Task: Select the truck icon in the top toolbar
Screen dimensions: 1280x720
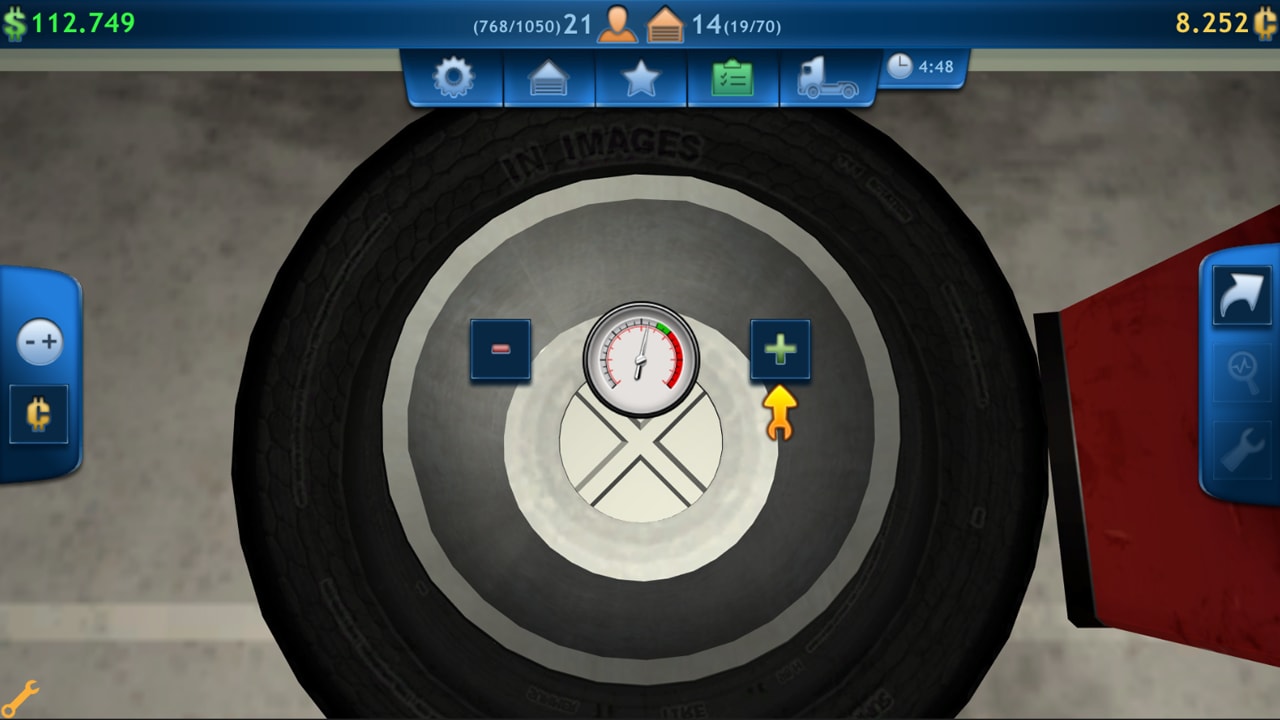Action: click(x=826, y=78)
